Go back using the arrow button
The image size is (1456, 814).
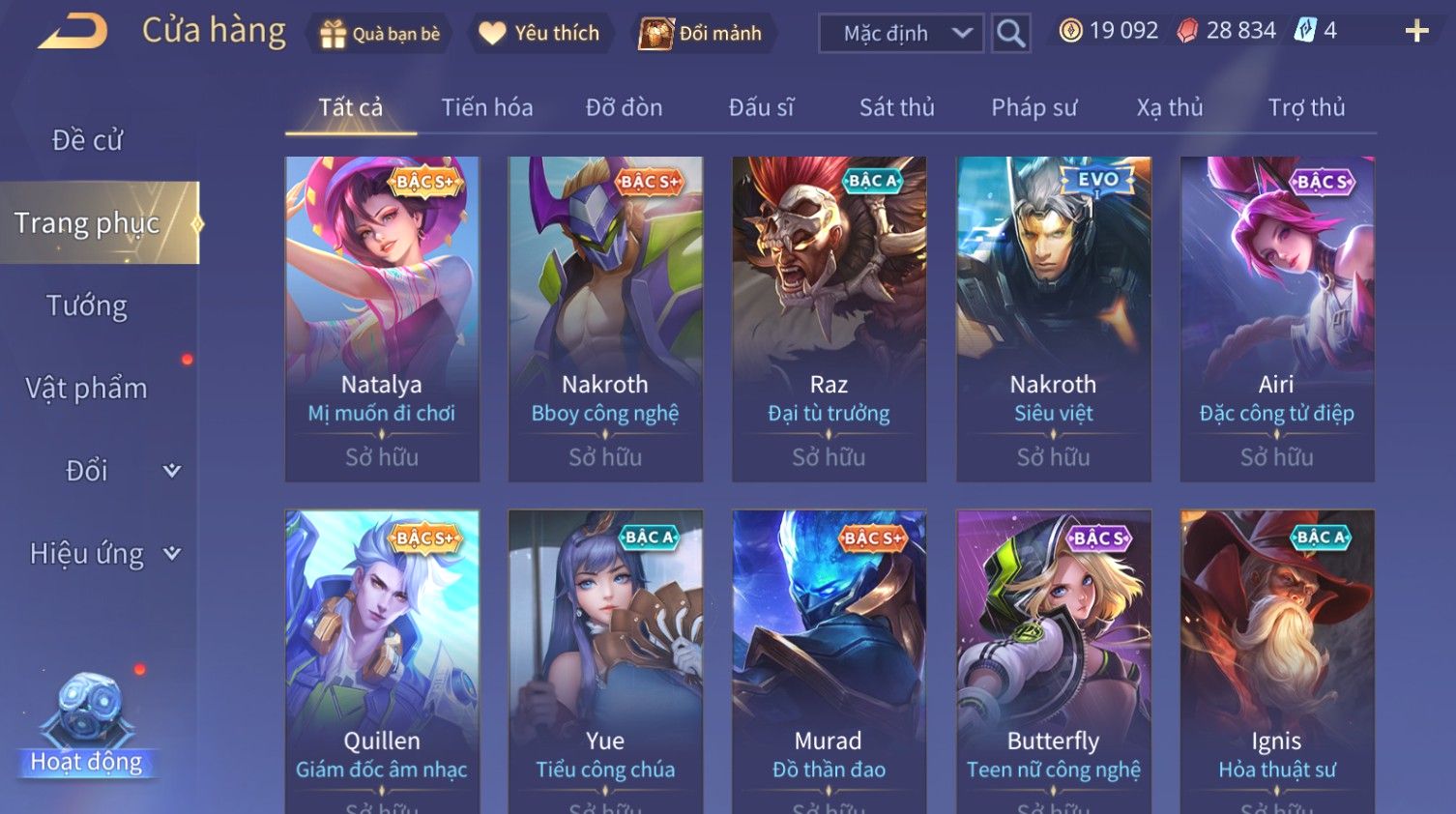(x=73, y=32)
